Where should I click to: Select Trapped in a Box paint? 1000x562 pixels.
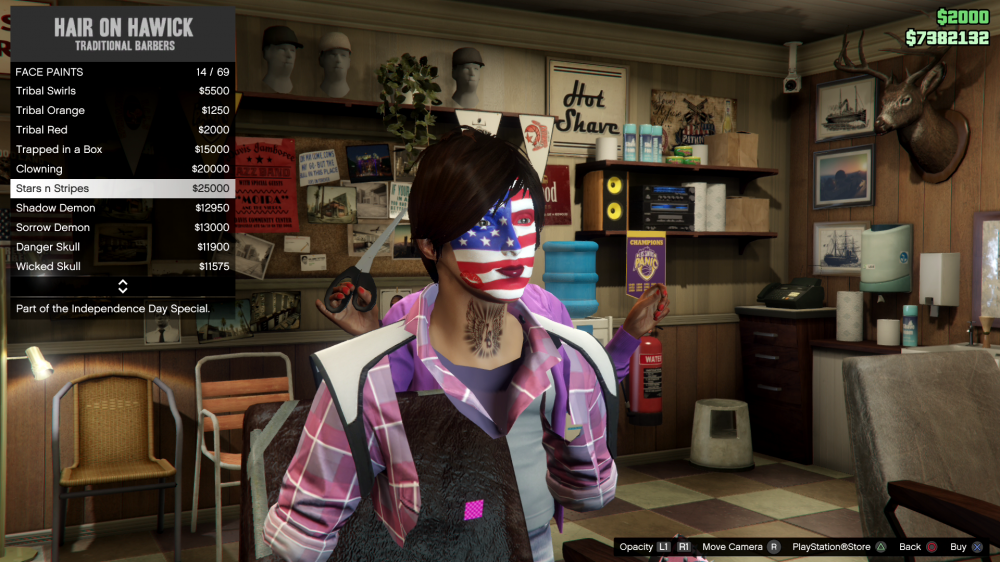122,149
